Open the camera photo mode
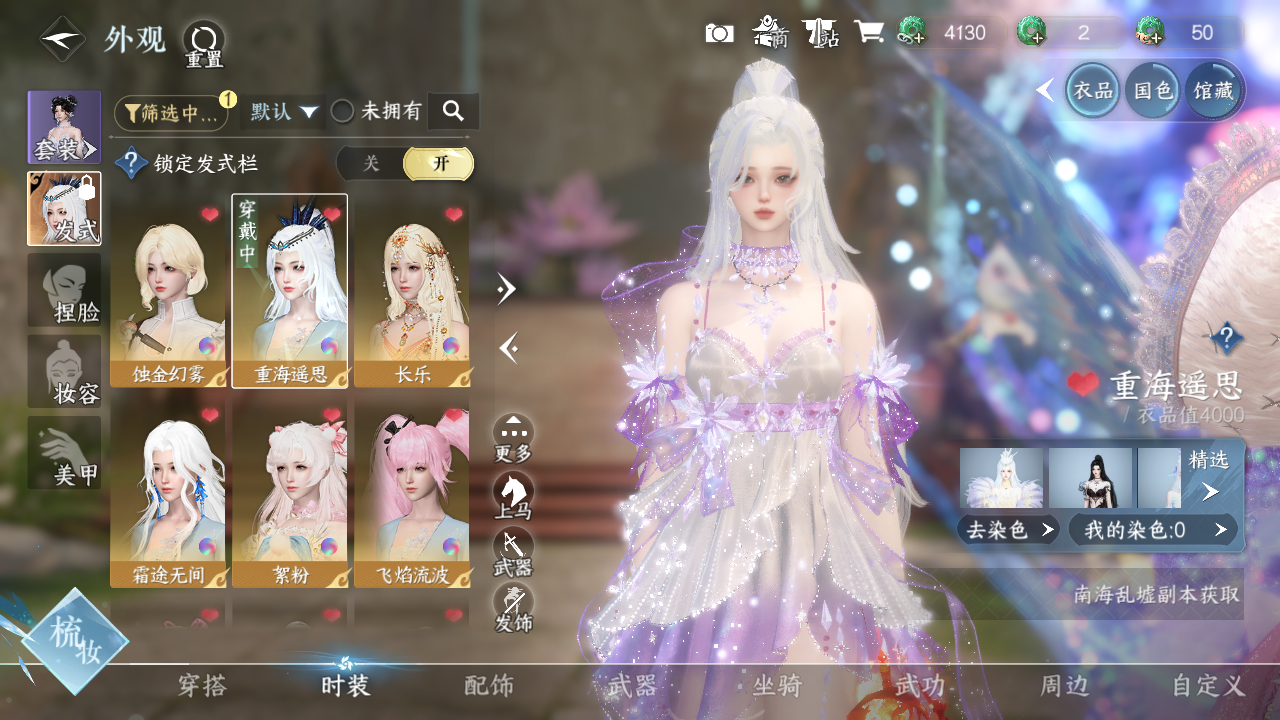 coord(719,33)
